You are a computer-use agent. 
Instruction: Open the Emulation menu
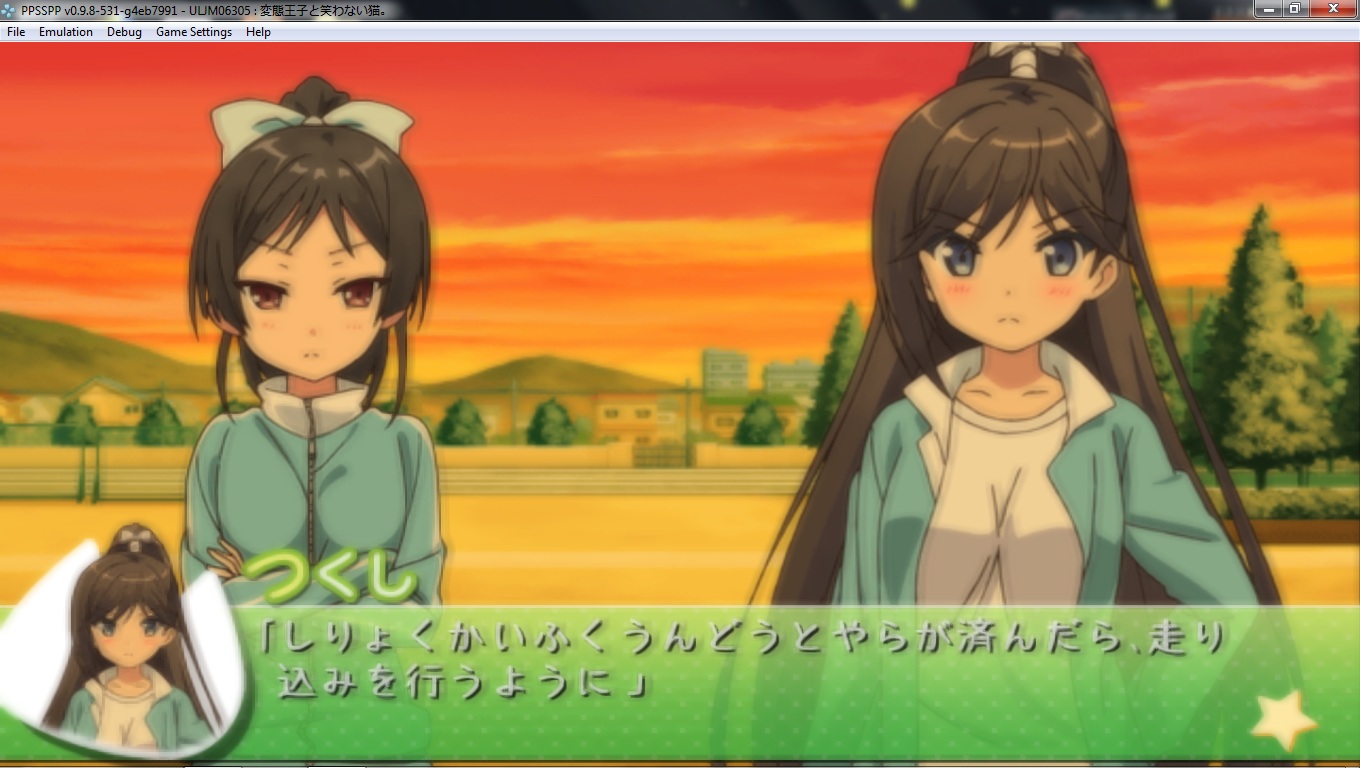coord(66,32)
